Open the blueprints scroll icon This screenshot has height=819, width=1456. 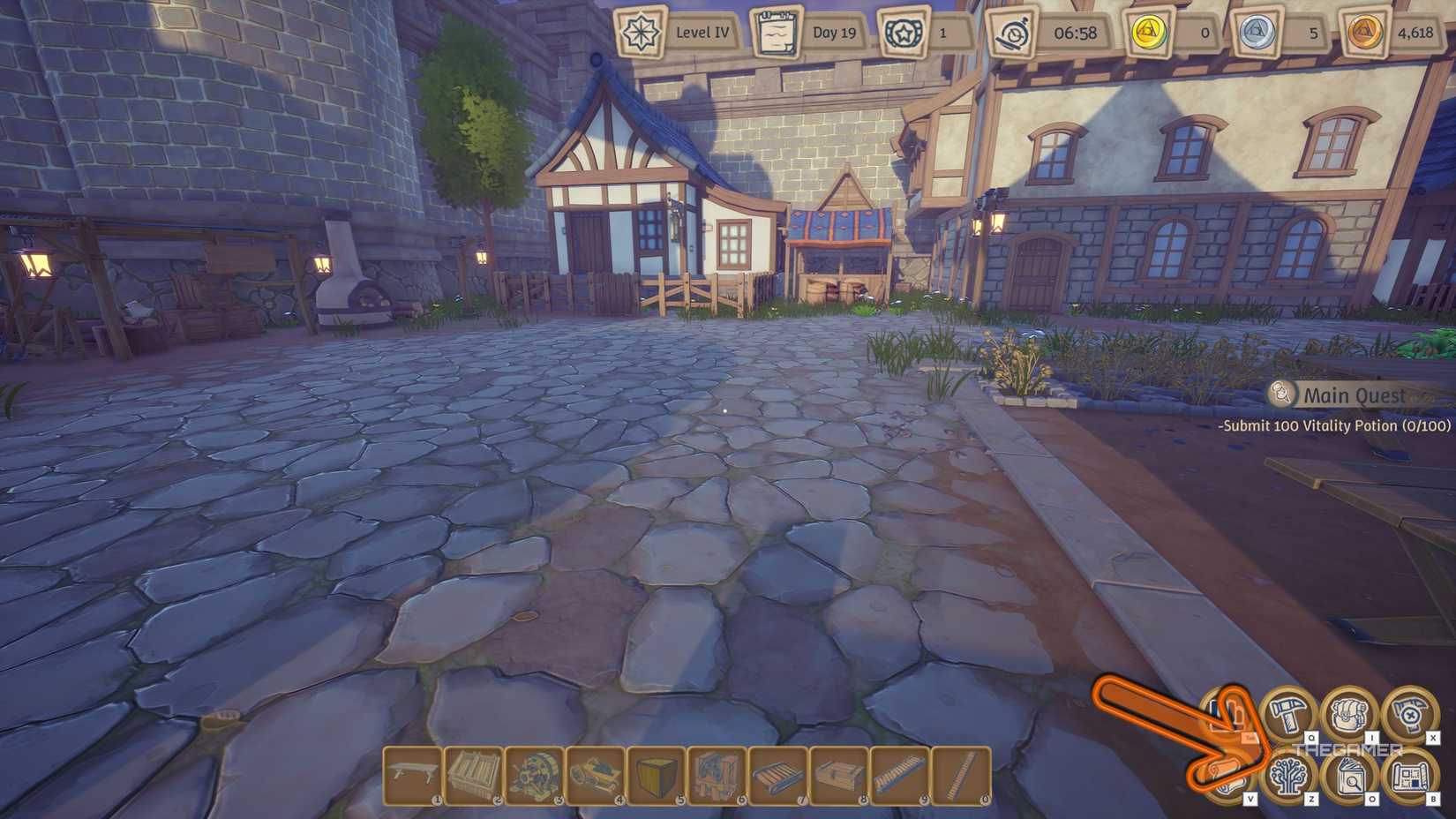[1409, 778]
